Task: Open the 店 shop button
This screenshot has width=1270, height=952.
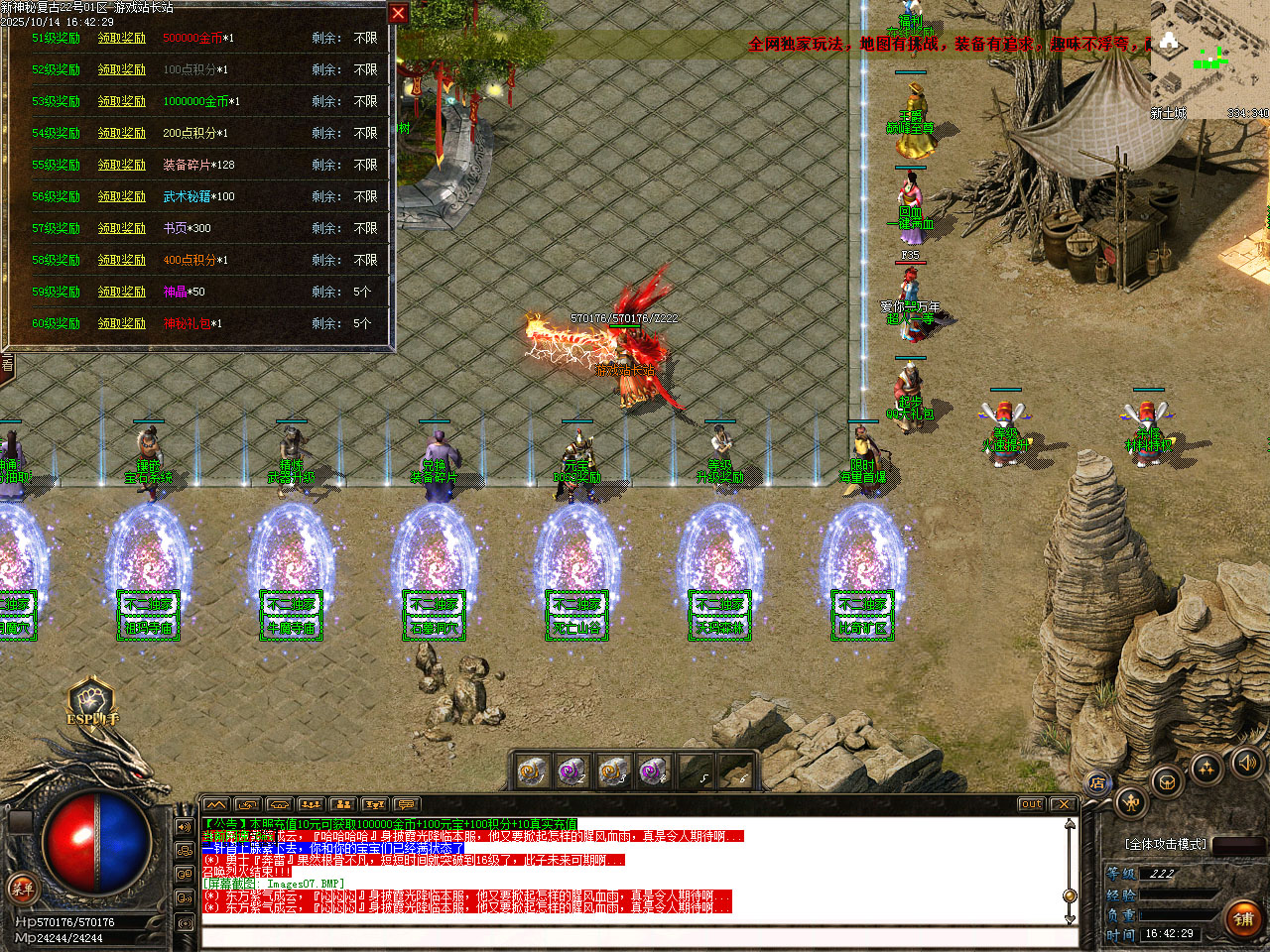Action: pyautogui.click(x=1097, y=783)
